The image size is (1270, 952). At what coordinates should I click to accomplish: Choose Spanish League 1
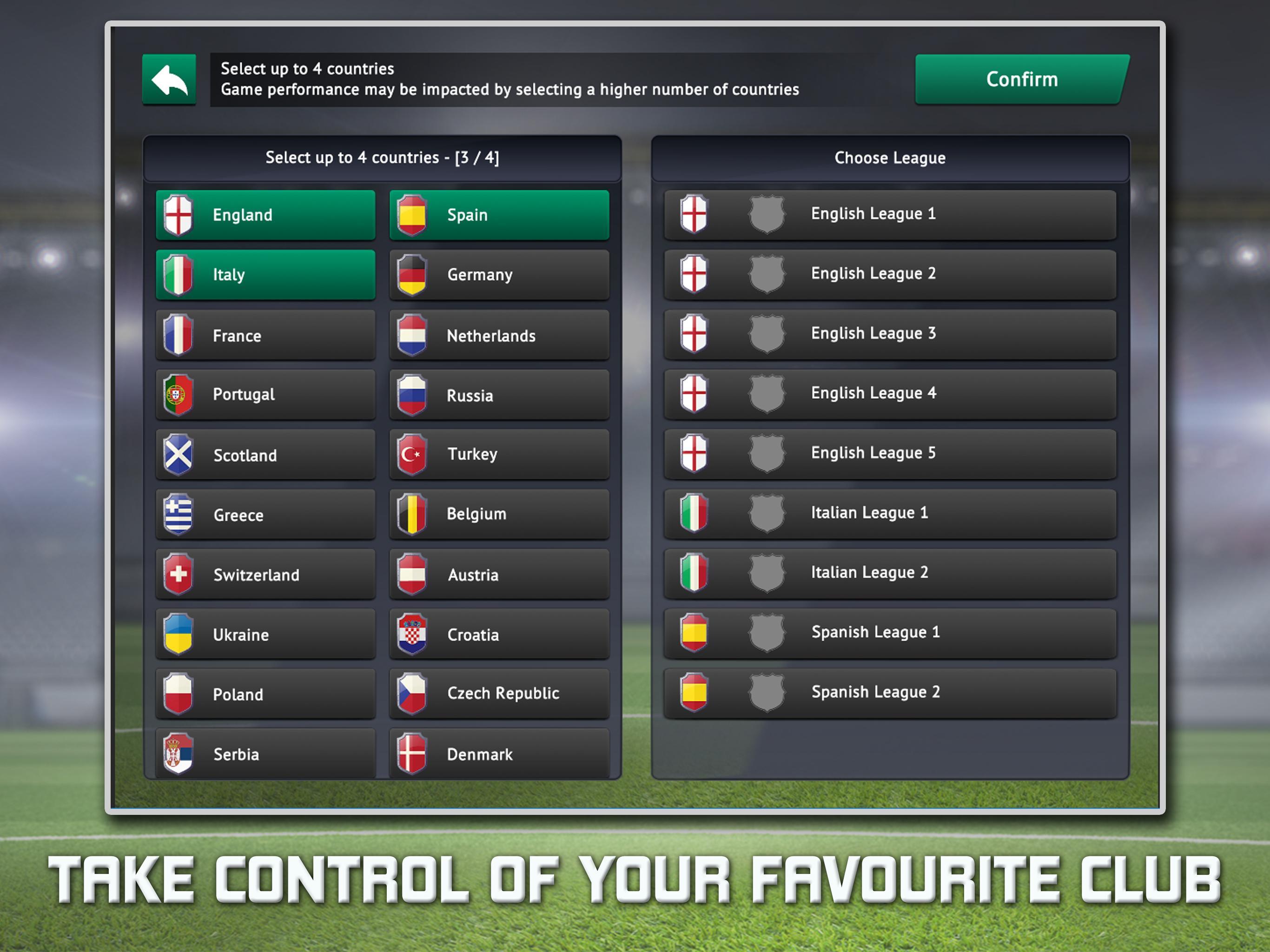(x=891, y=632)
